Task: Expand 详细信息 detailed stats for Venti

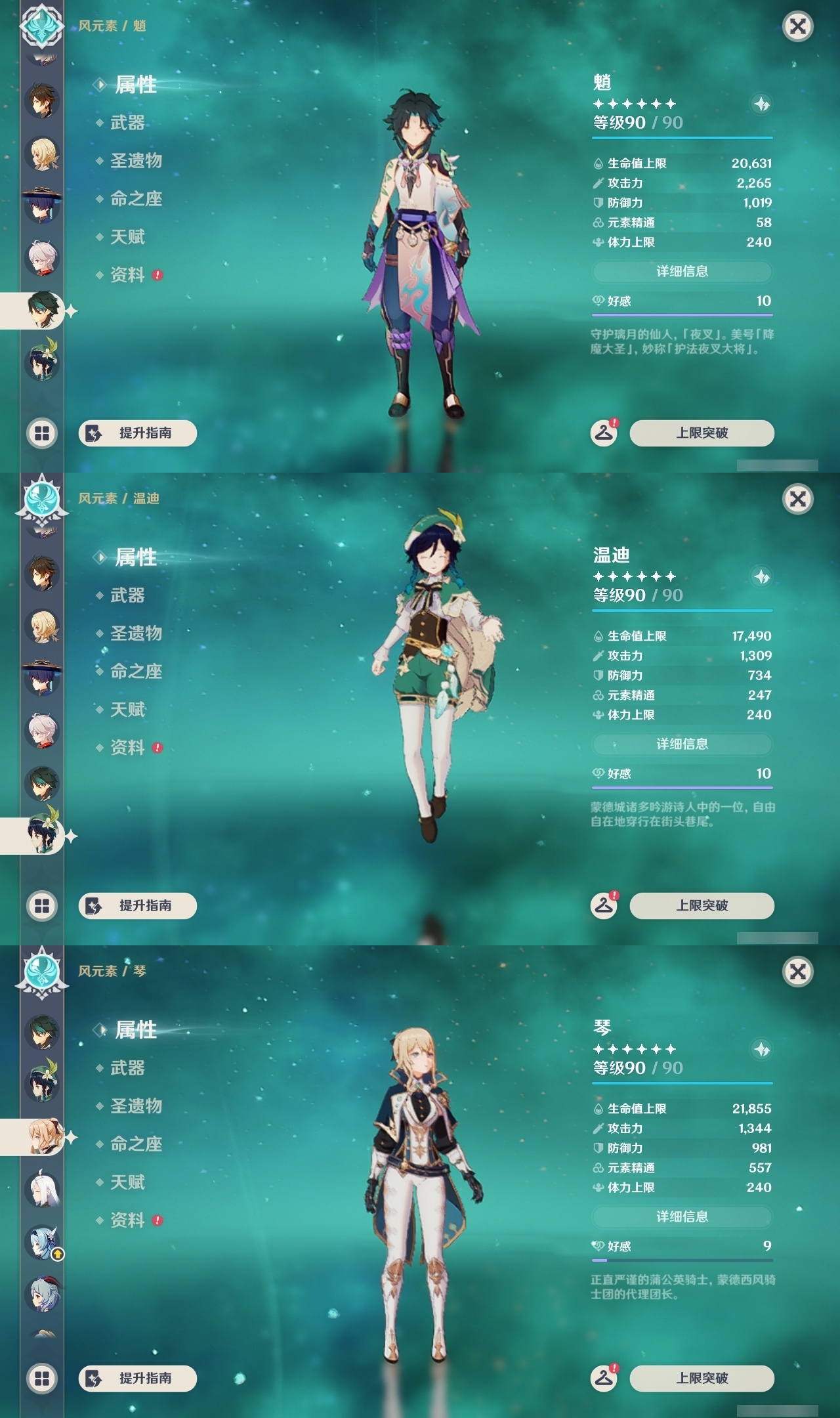Action: pos(682,744)
